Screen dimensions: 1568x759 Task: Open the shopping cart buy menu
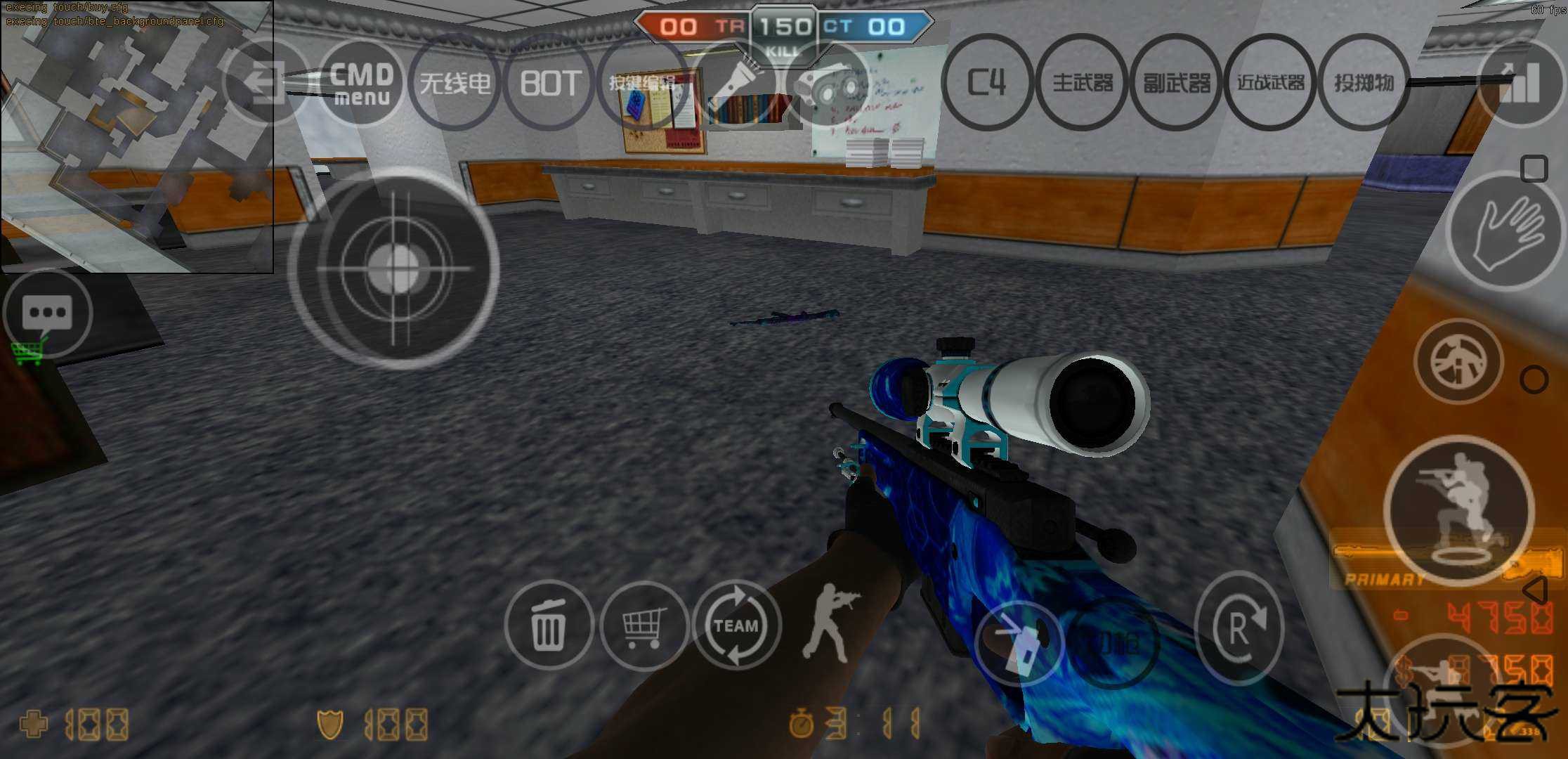pos(643,625)
